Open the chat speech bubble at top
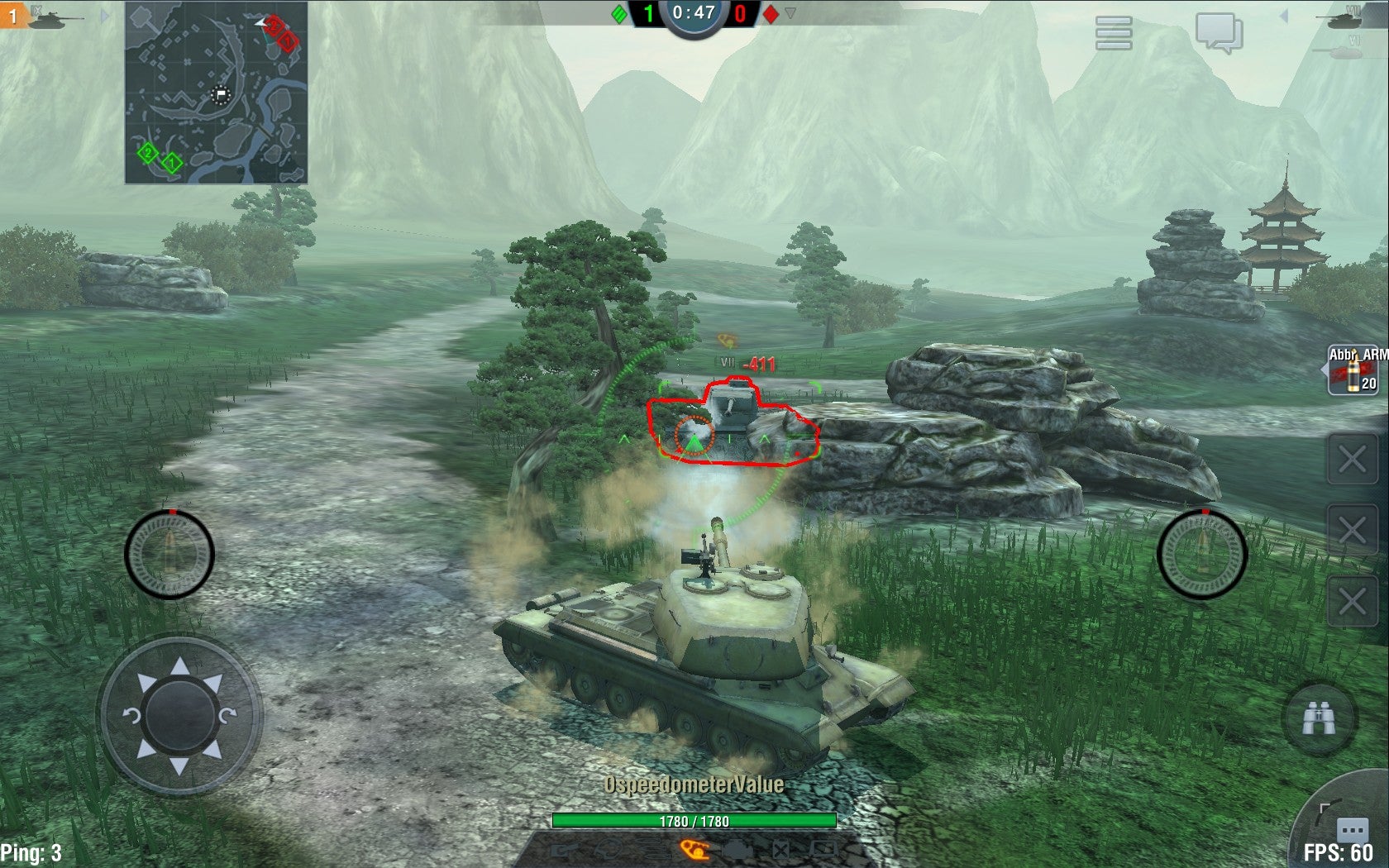 click(x=1219, y=33)
